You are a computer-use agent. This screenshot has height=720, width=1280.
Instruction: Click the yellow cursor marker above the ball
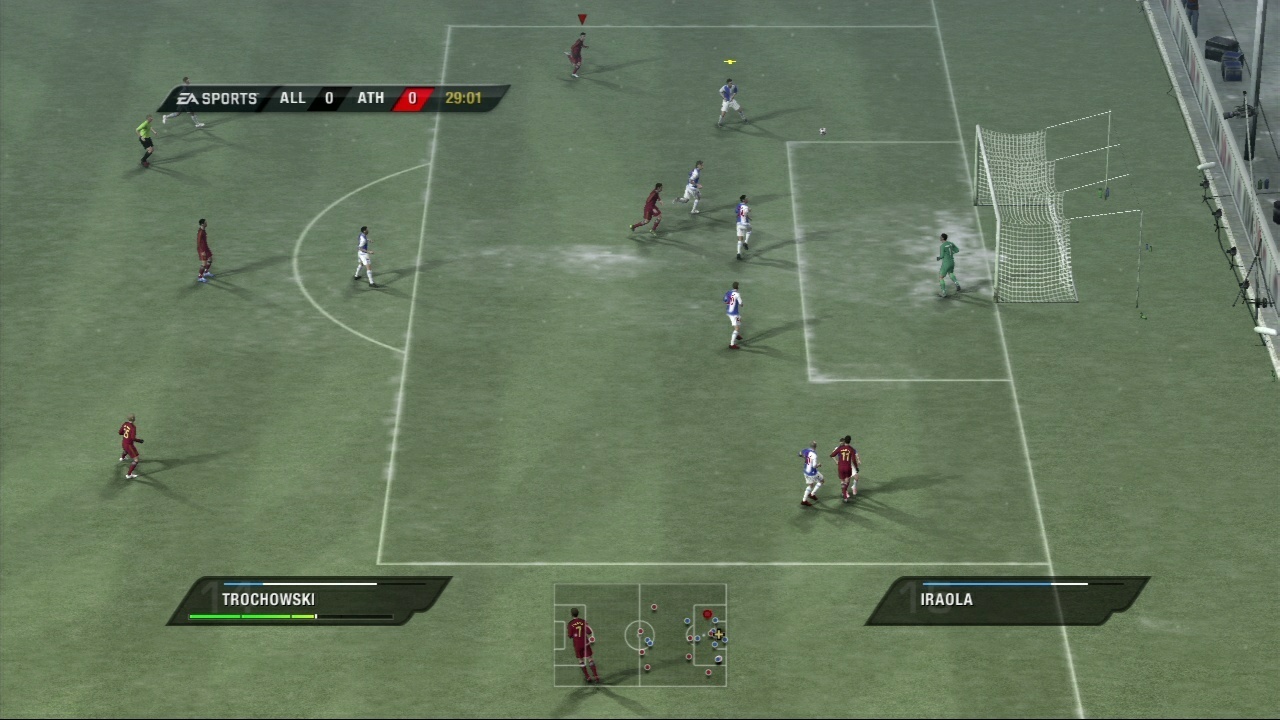(729, 60)
